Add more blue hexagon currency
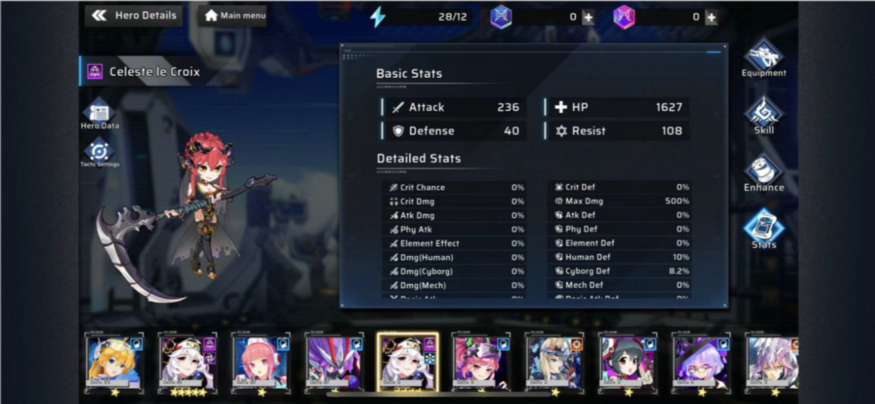Viewport: 875px width, 404px height. pos(587,17)
